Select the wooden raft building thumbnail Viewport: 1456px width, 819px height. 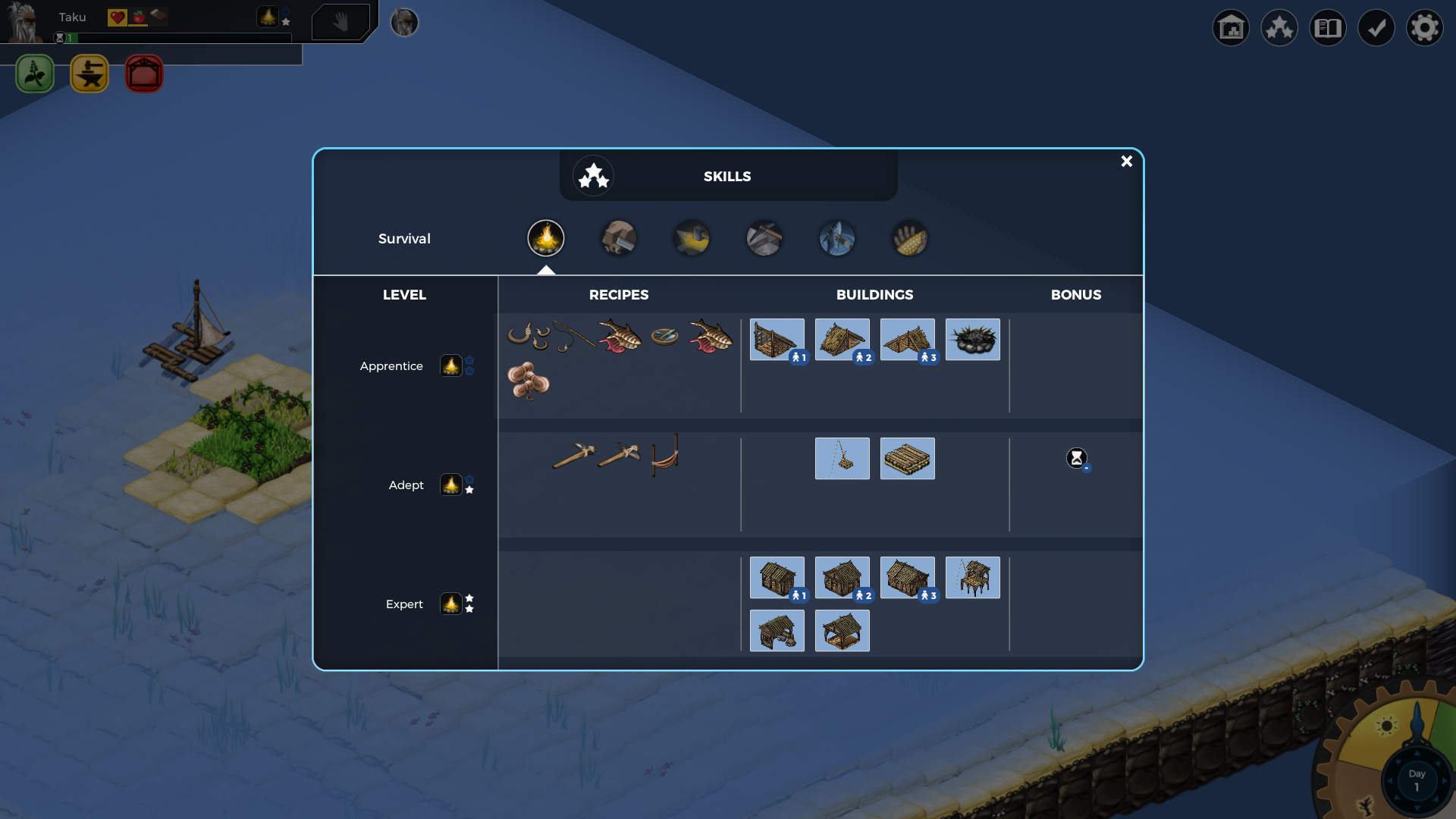(907, 459)
